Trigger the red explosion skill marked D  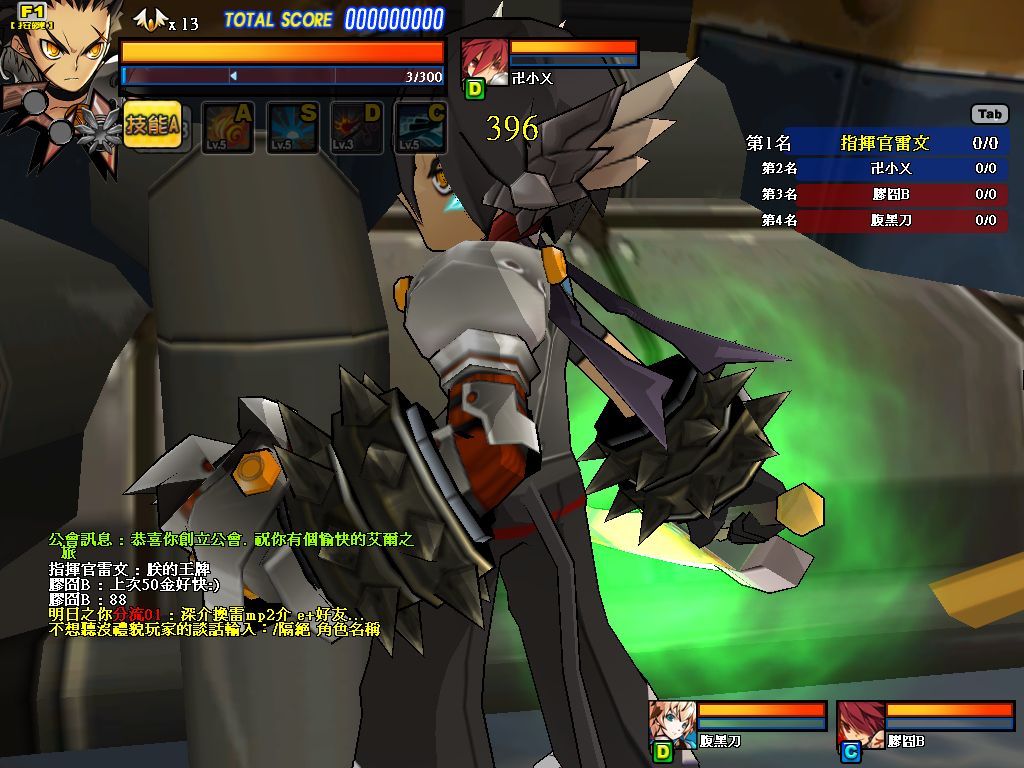coord(356,128)
